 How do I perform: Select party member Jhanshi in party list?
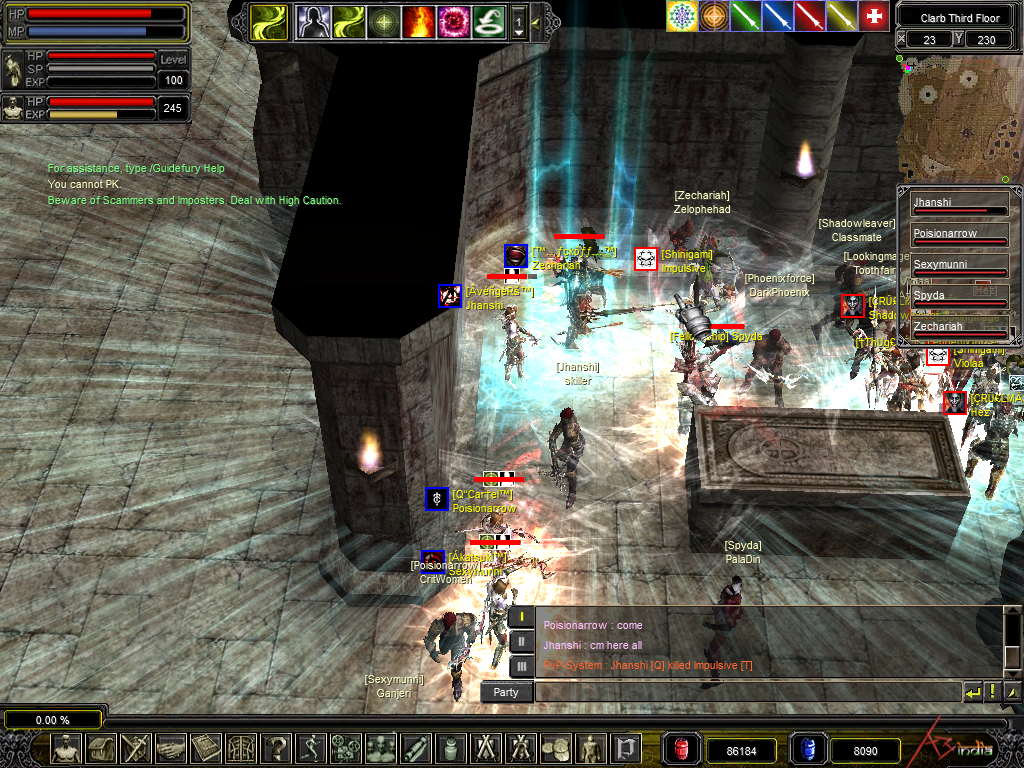[x=959, y=204]
